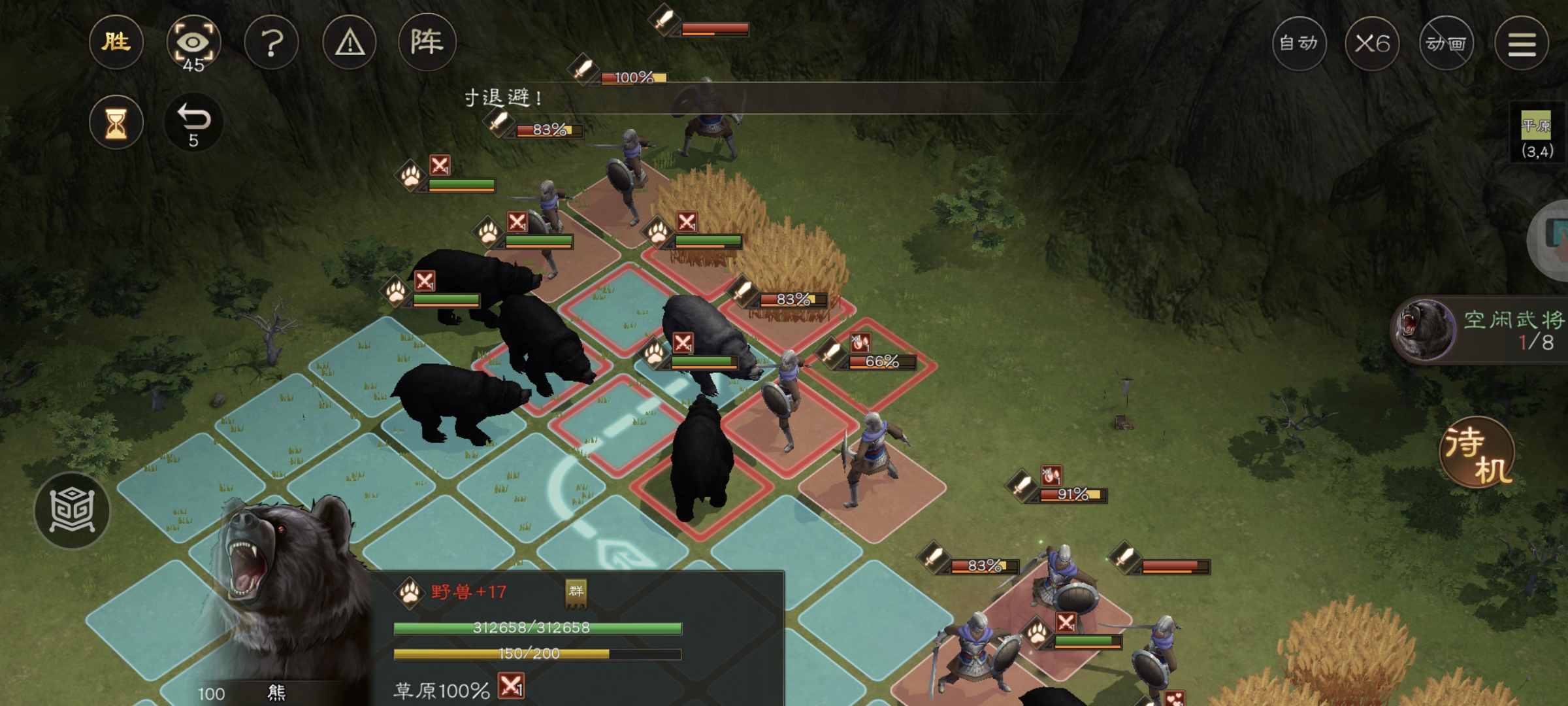Image resolution: width=1568 pixels, height=706 pixels.
Task: Click the crossed-sword status icon beside 草原100%
Action: (x=511, y=686)
